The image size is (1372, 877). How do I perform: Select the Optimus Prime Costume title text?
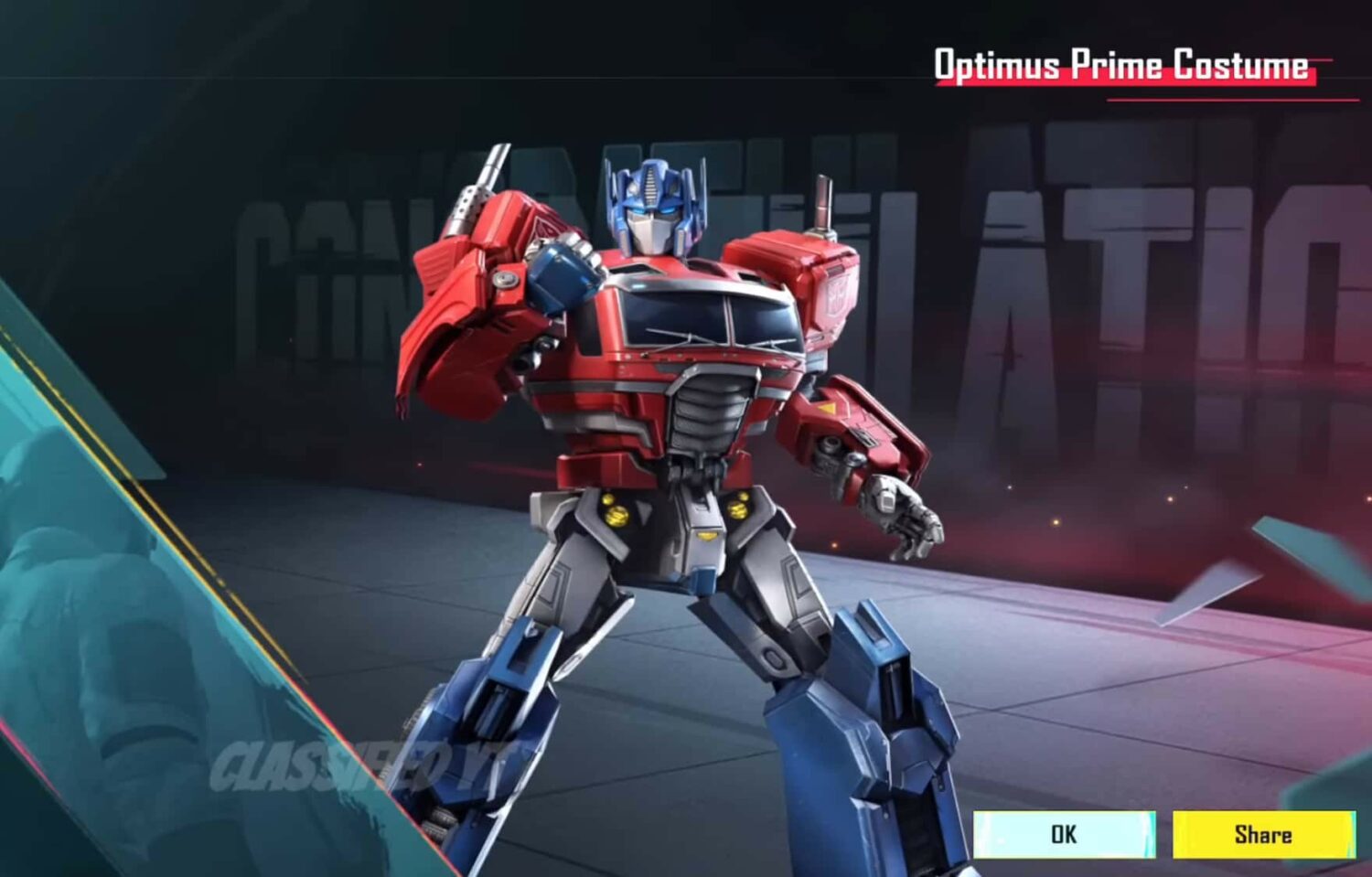[1120, 64]
